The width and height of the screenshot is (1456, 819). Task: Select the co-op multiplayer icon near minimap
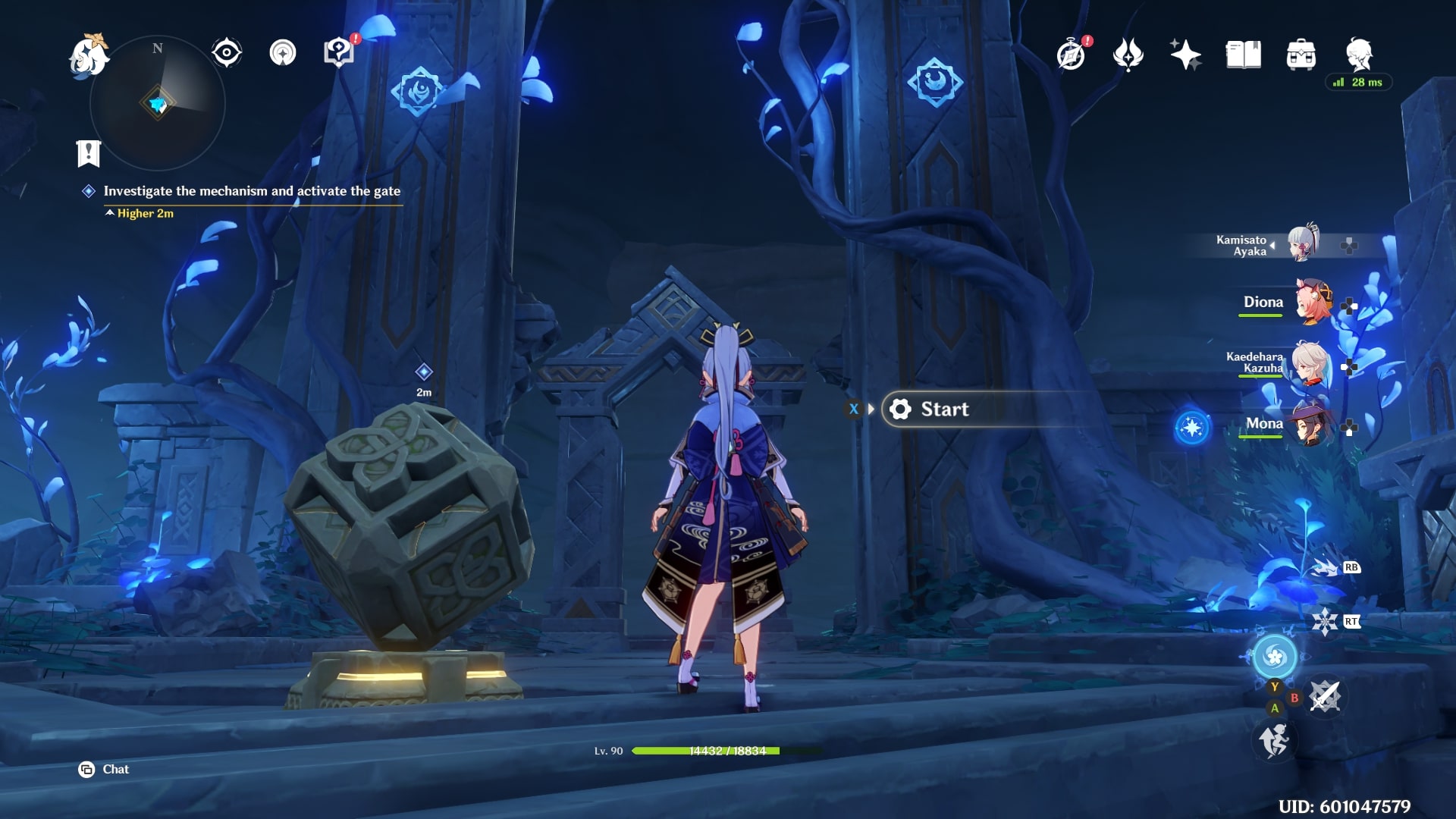[282, 51]
